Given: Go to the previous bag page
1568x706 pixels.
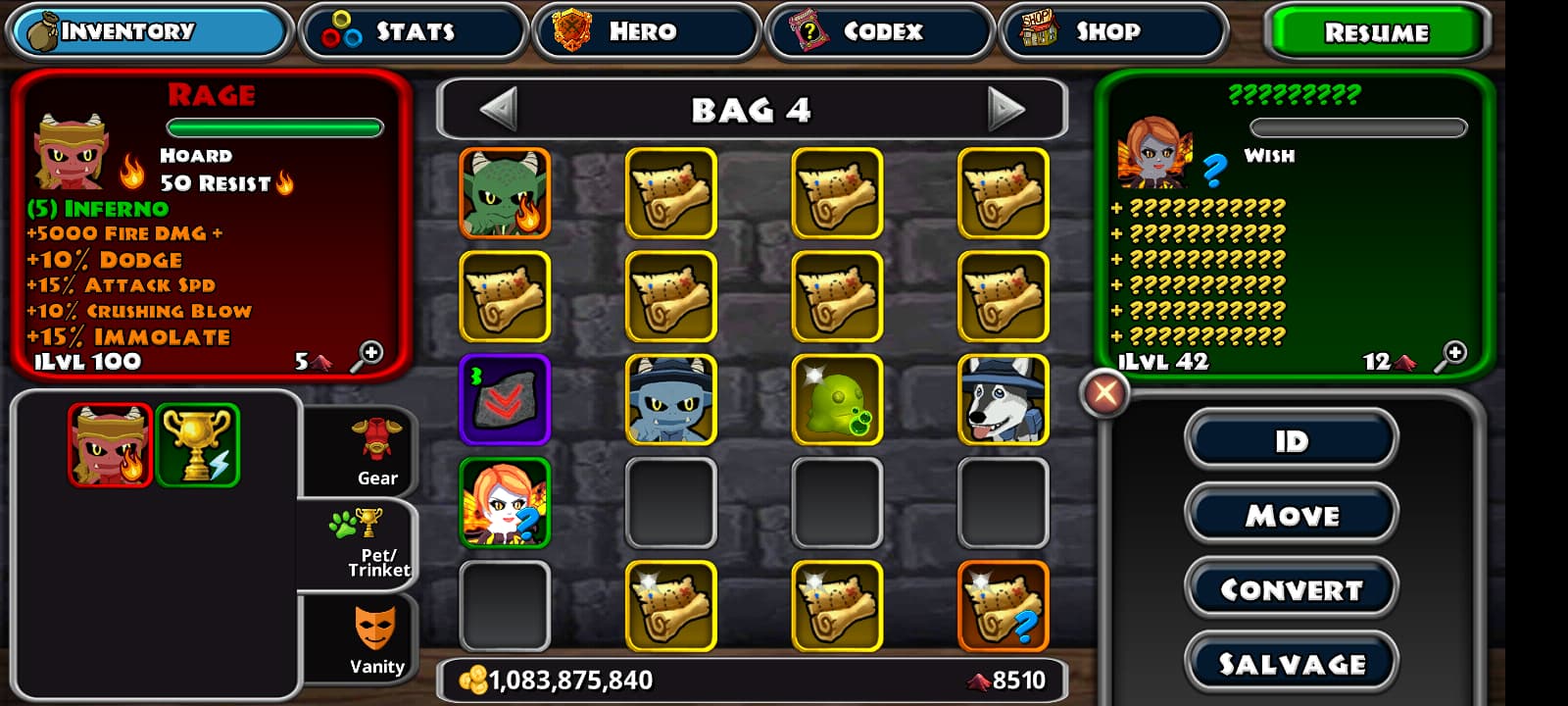Looking at the screenshot, I should point(499,109).
